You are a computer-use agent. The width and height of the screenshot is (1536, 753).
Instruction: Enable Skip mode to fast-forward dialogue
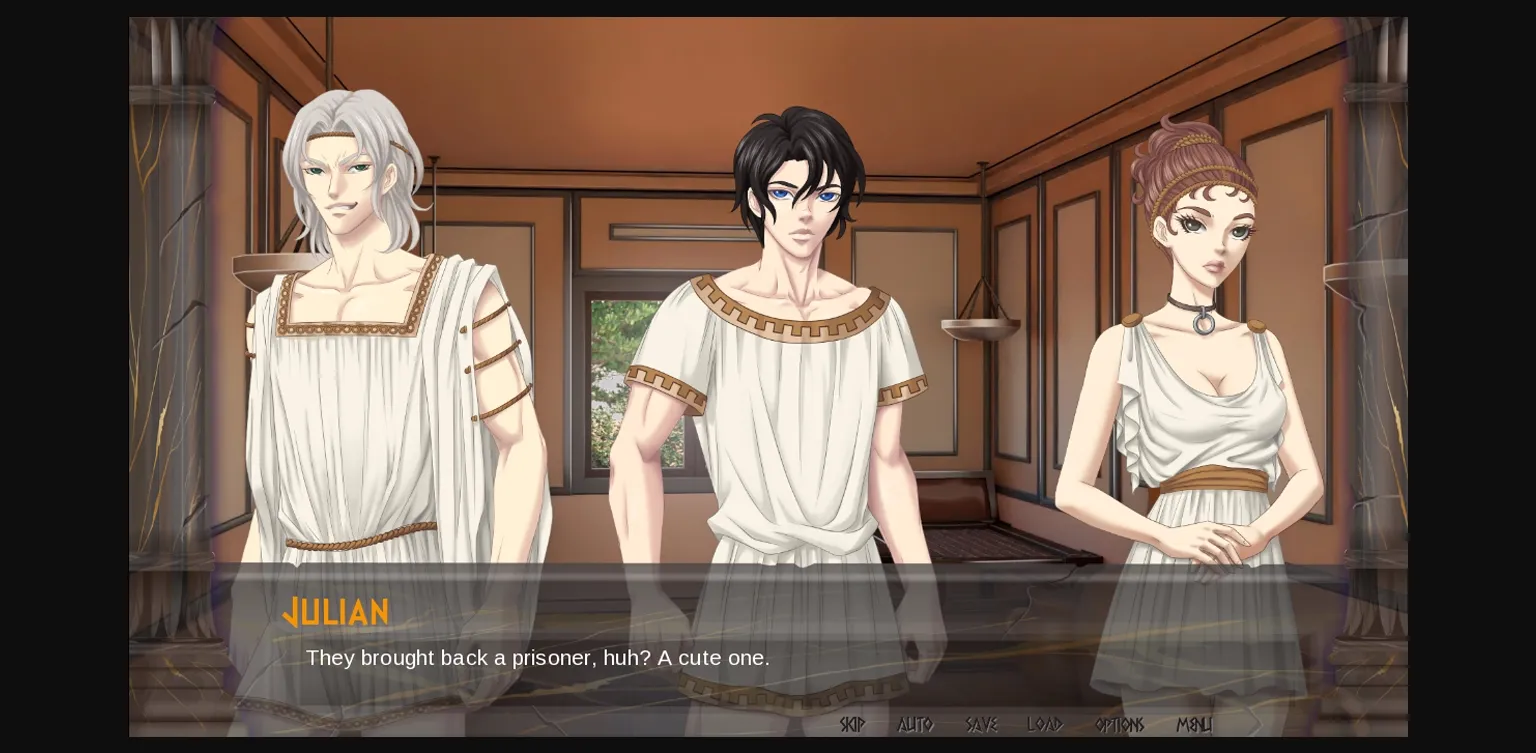[x=853, y=725]
